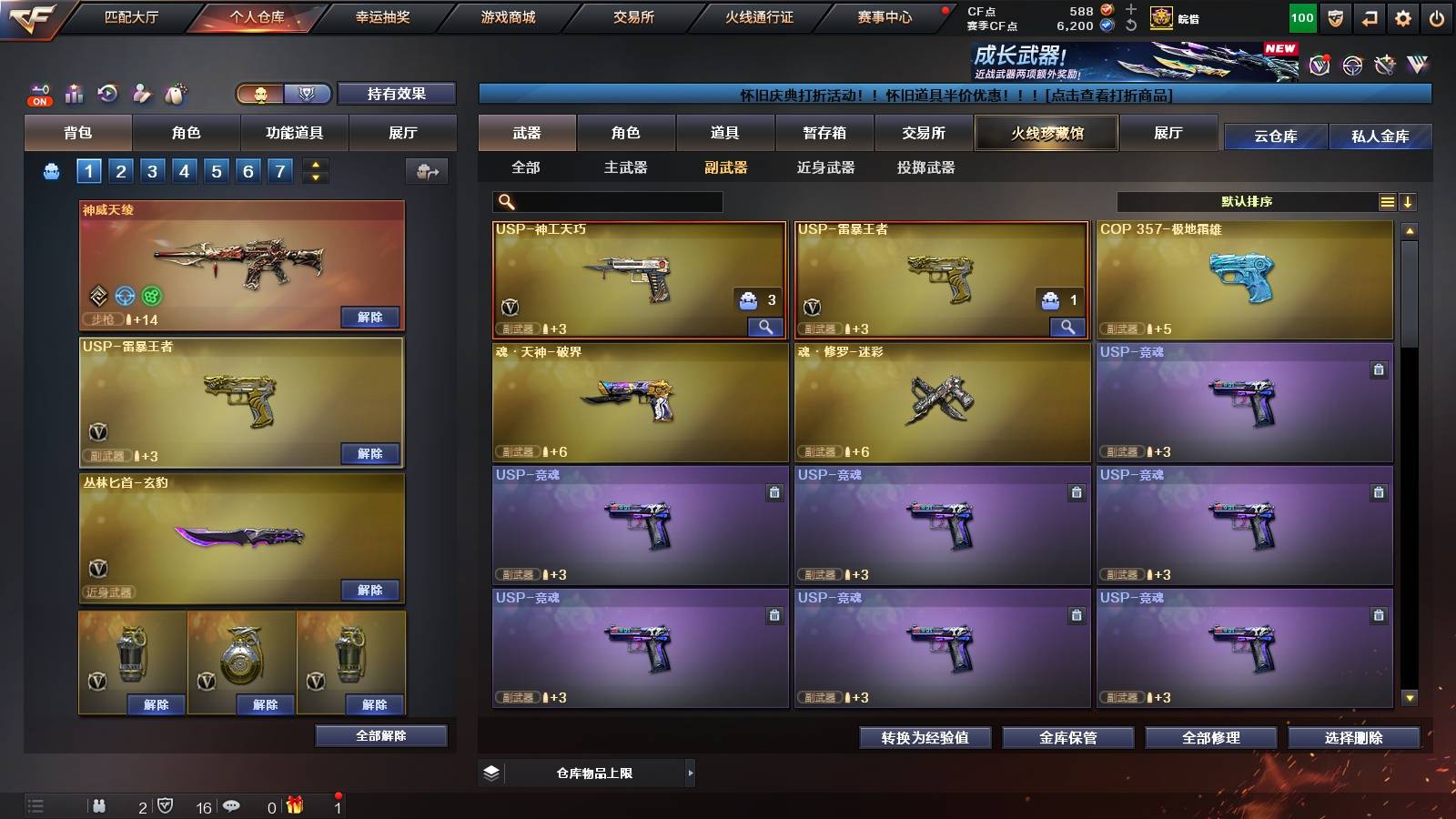Screen dimensions: 1456x819
Task: Open the 默认排序 sorting dropdown
Action: point(1247,201)
